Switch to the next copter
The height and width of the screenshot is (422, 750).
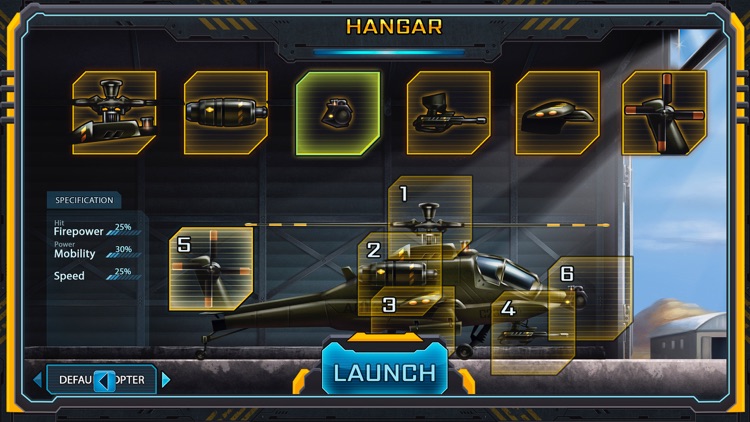tap(166, 380)
